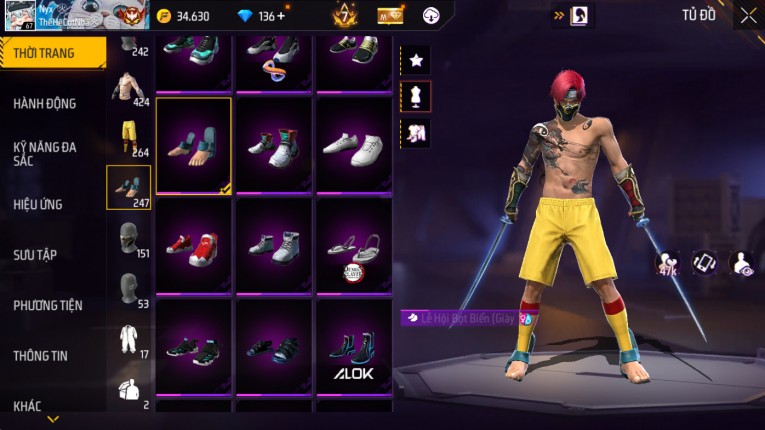Open the THỜI TRANG tab
The width and height of the screenshot is (765, 430).
point(48,53)
